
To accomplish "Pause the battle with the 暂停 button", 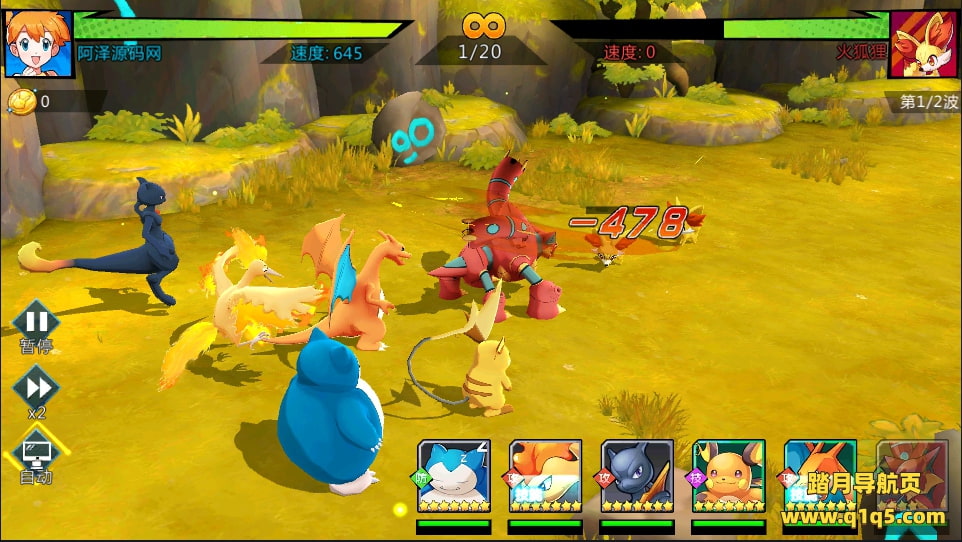I will click(x=36, y=322).
